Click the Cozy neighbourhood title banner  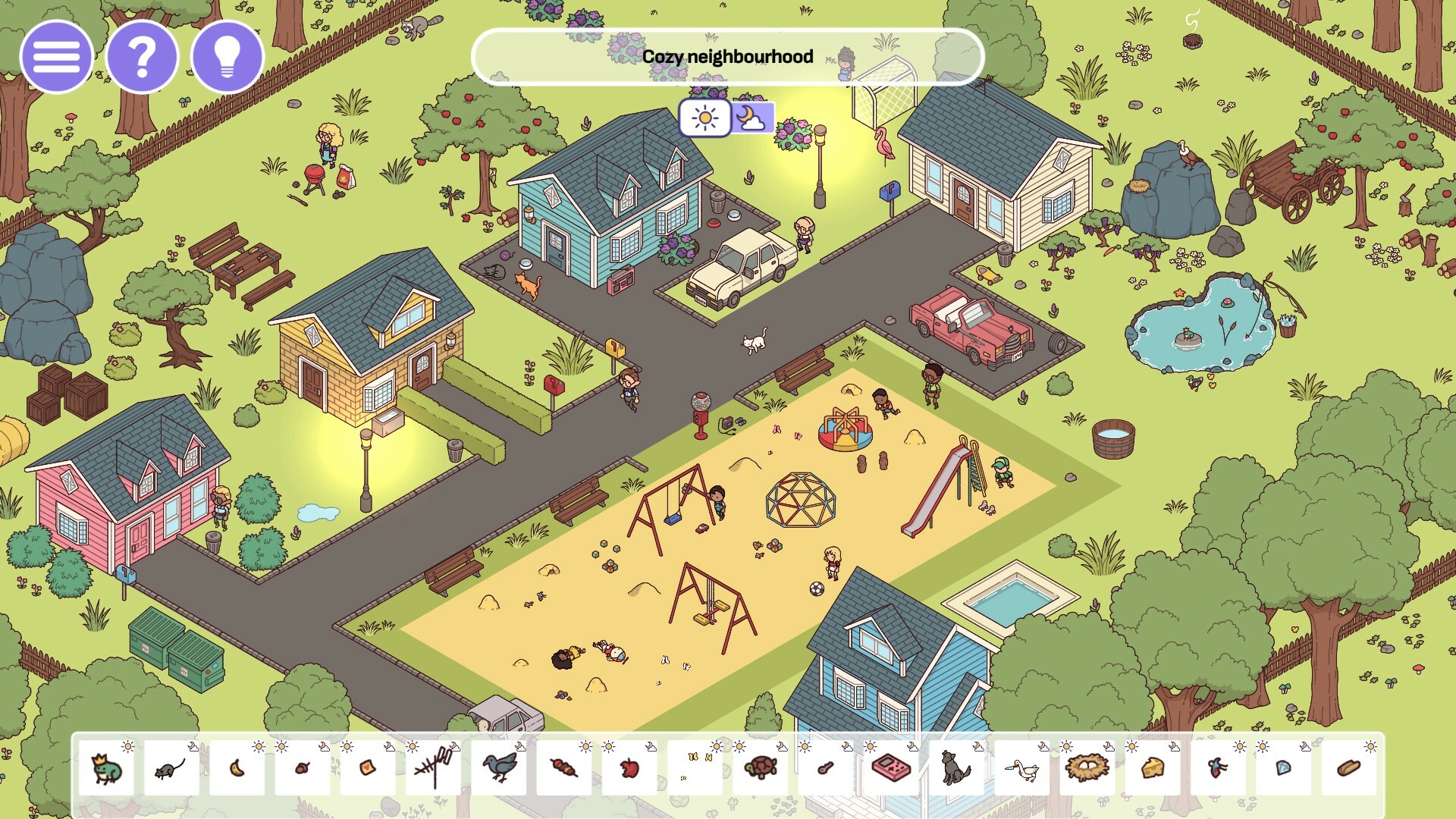(727, 56)
